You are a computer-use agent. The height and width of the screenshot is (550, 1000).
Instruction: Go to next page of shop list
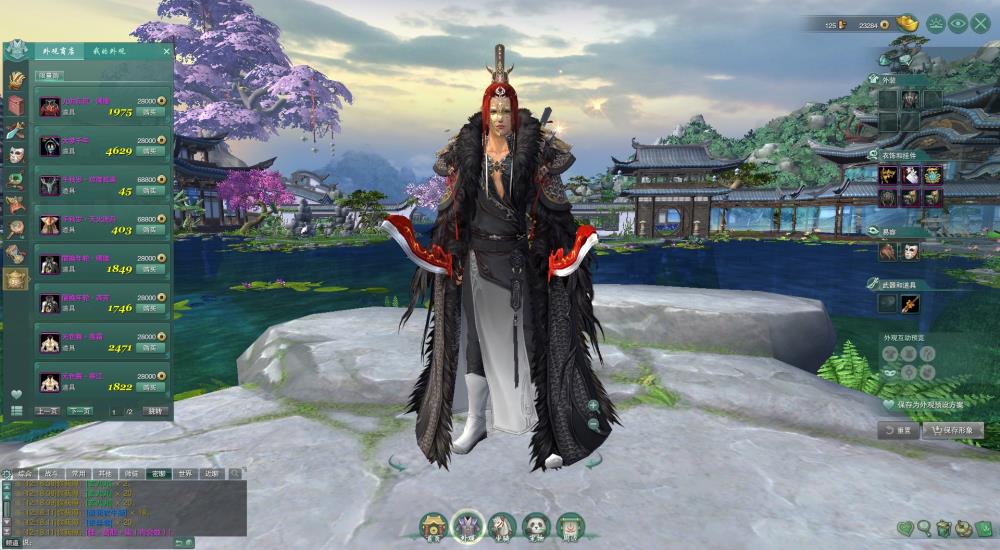pos(80,411)
